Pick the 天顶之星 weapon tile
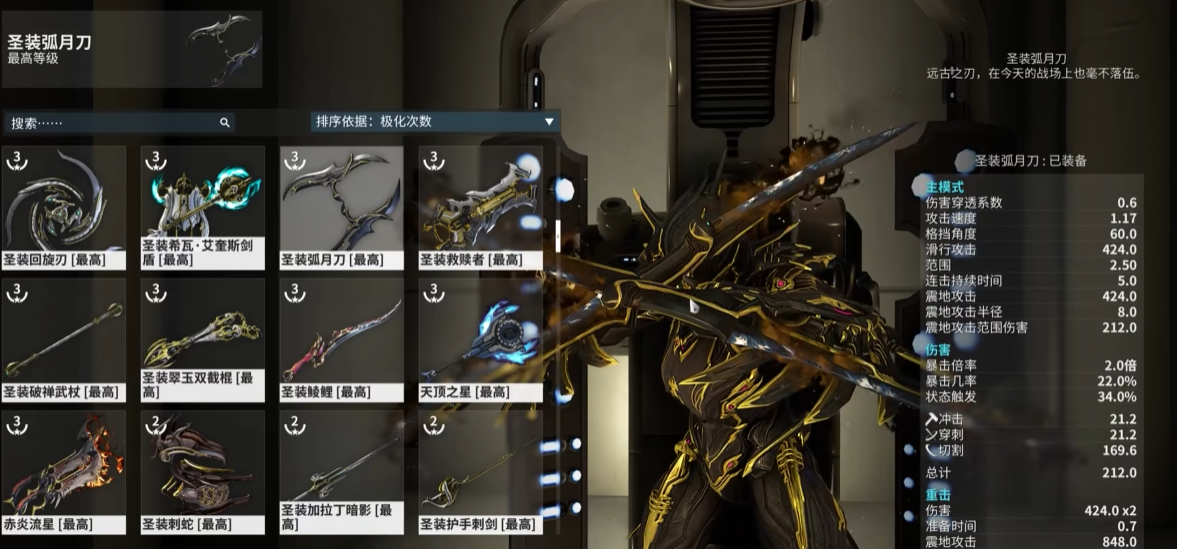Viewport: 1177px width, 549px height. pos(480,339)
